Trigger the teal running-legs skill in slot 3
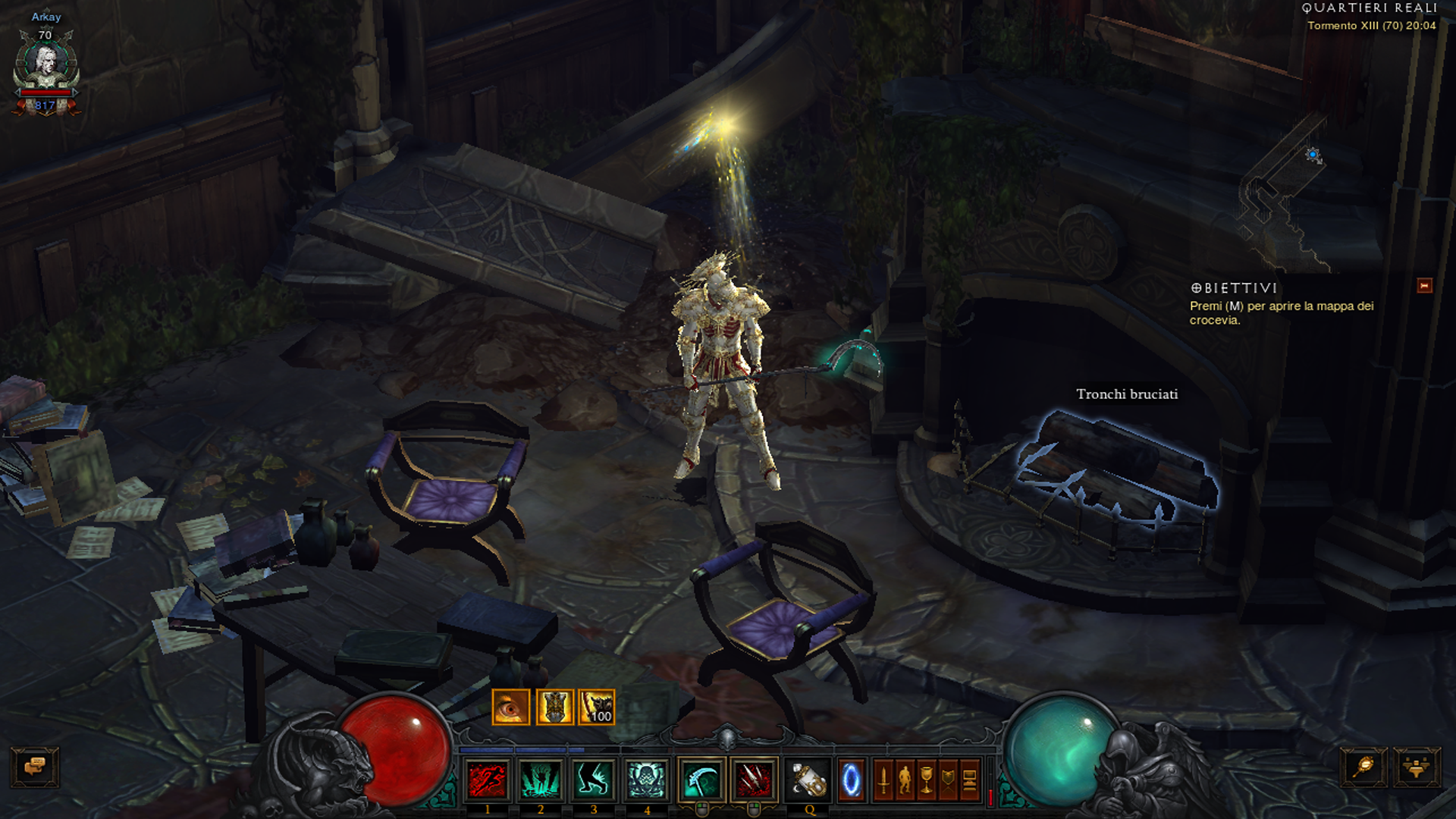This screenshot has height=819, width=1456. coord(593,780)
